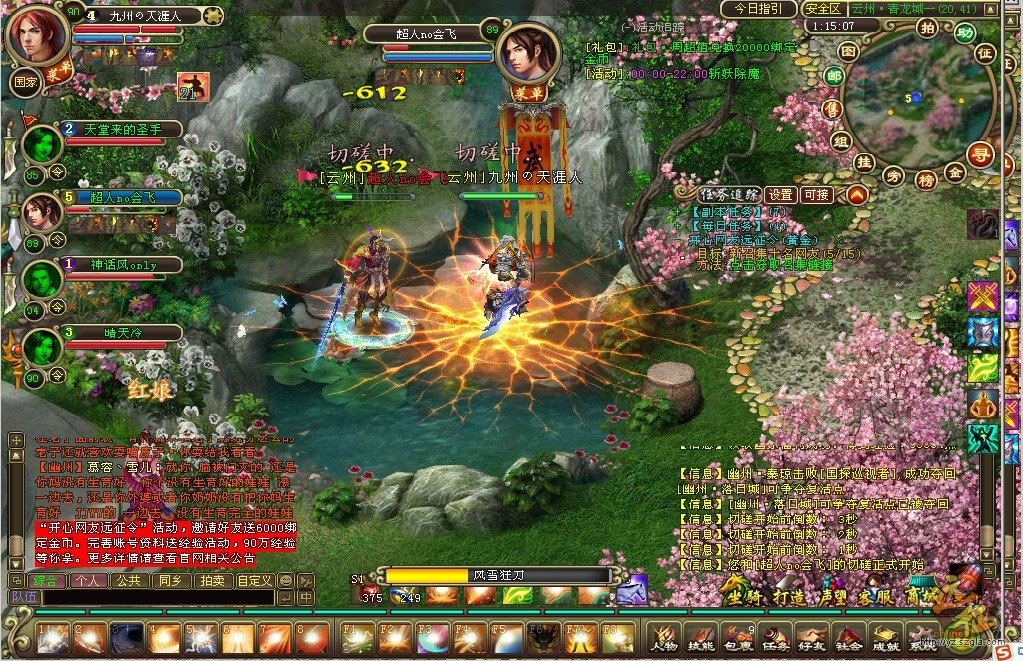The width and height of the screenshot is (1023, 661).
Task: Open the 榜 ranking button under the minimap
Action: pyautogui.click(x=924, y=180)
